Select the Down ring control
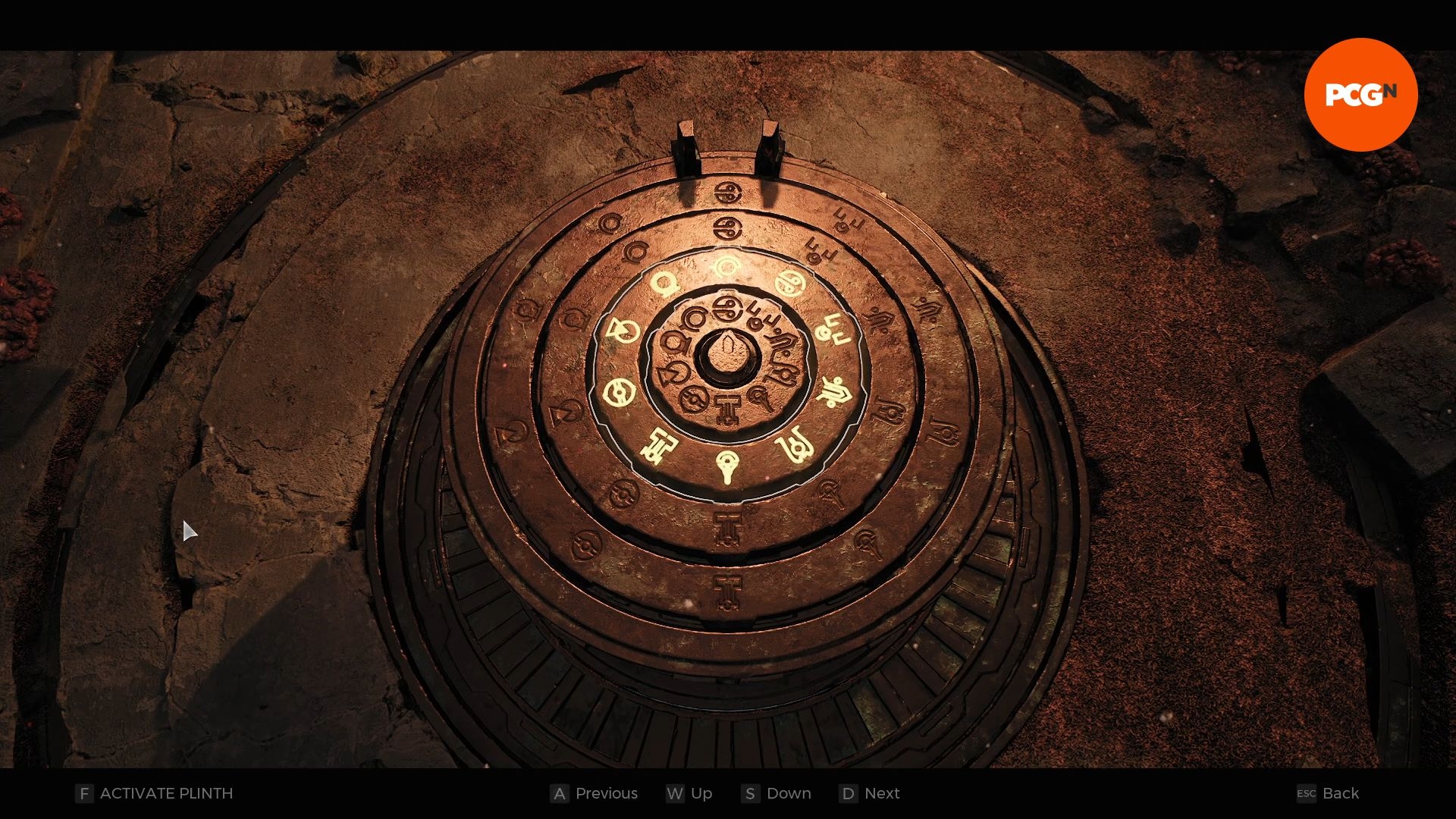The image size is (1456, 819). pyautogui.click(x=777, y=793)
